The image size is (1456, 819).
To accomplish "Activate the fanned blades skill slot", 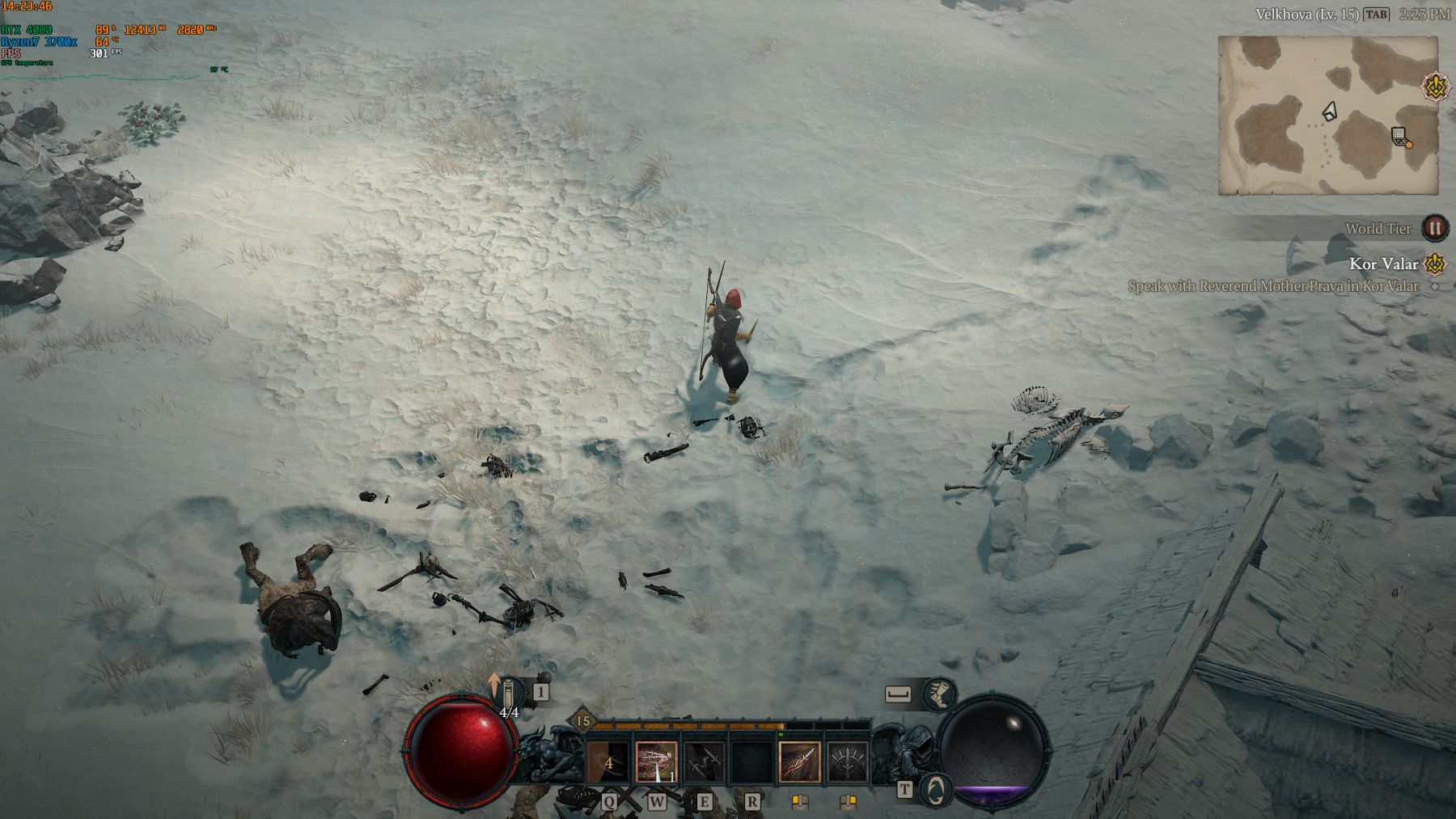I will [x=847, y=762].
